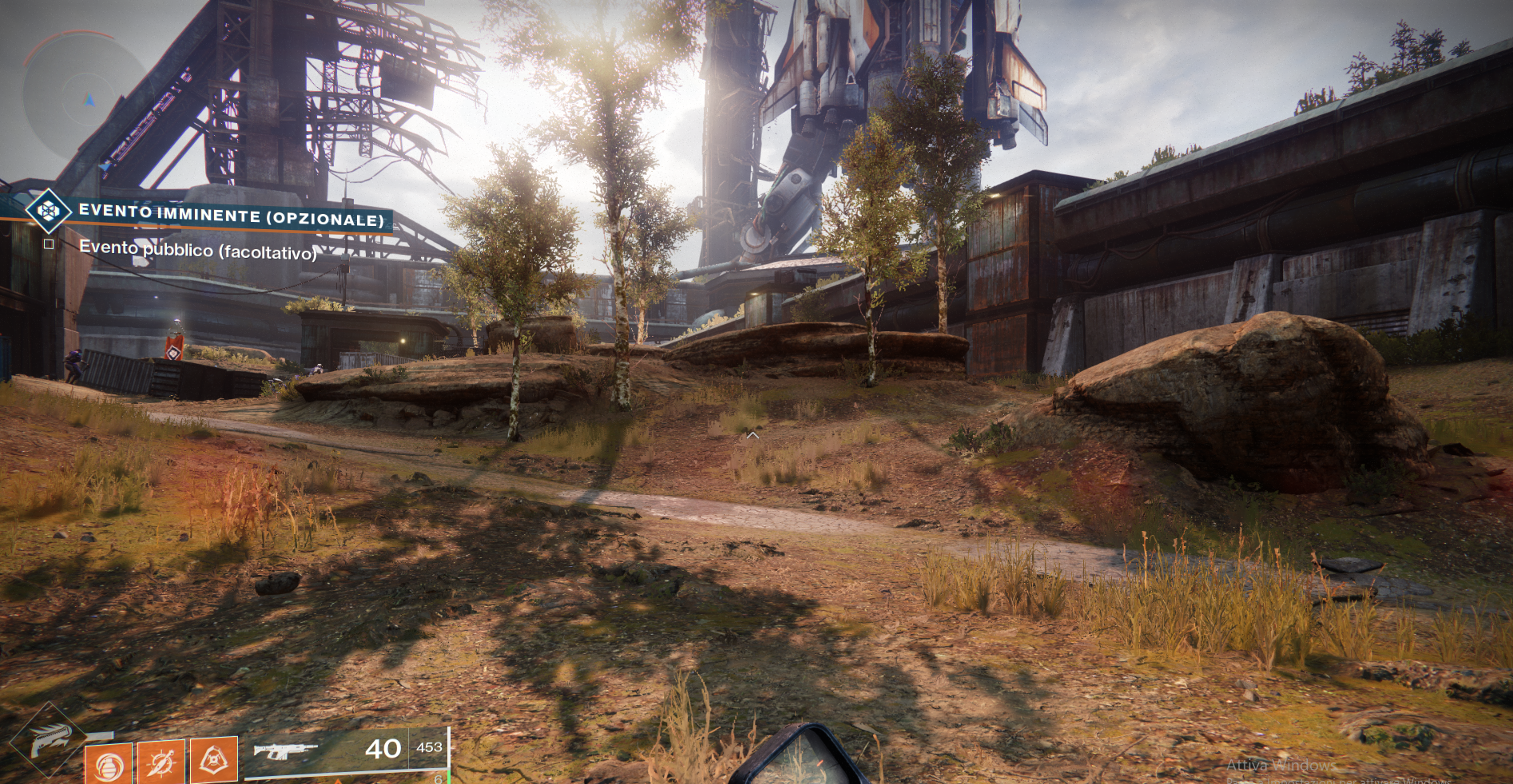Trigger the throwing knife melee ability

pyautogui.click(x=161, y=762)
